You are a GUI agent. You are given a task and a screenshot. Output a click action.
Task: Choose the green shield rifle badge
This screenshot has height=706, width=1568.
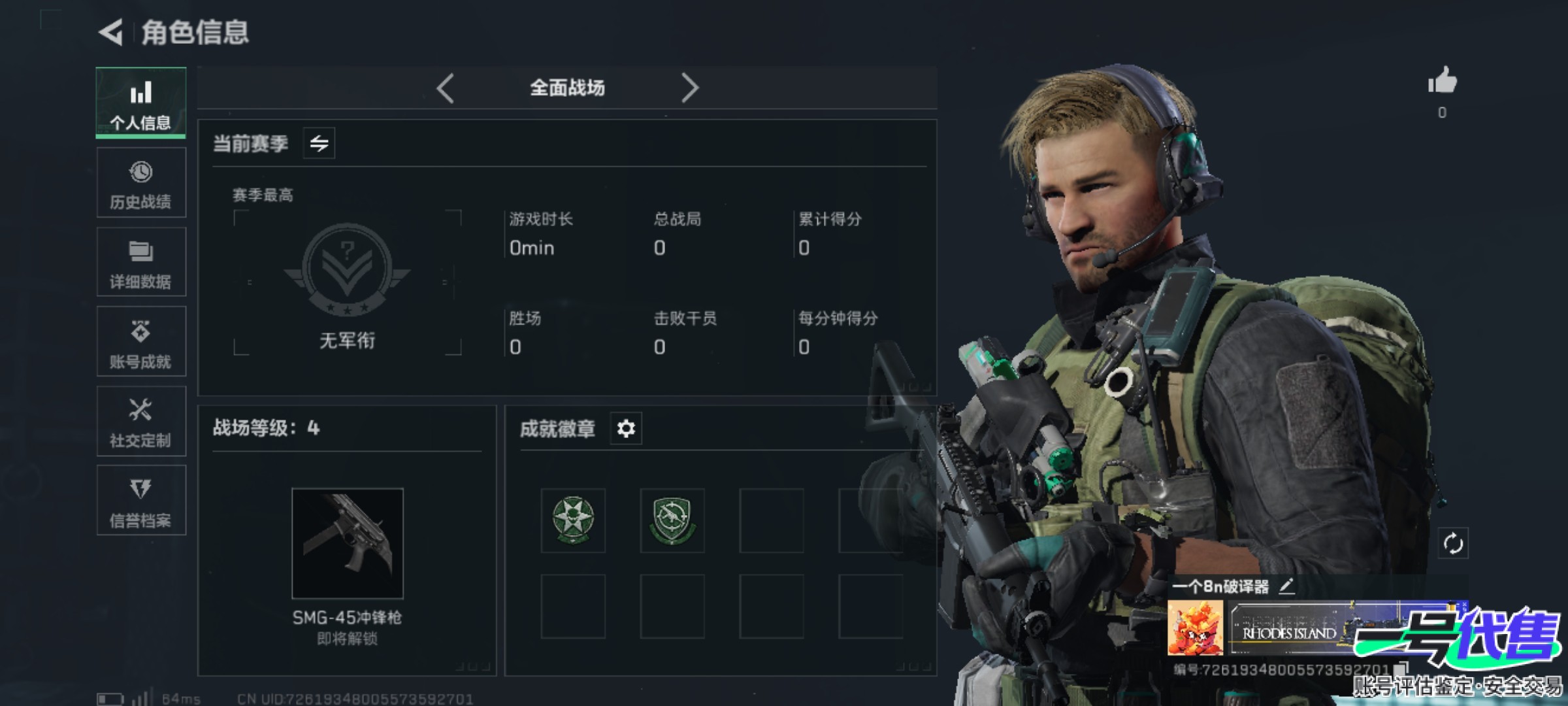[x=672, y=520]
